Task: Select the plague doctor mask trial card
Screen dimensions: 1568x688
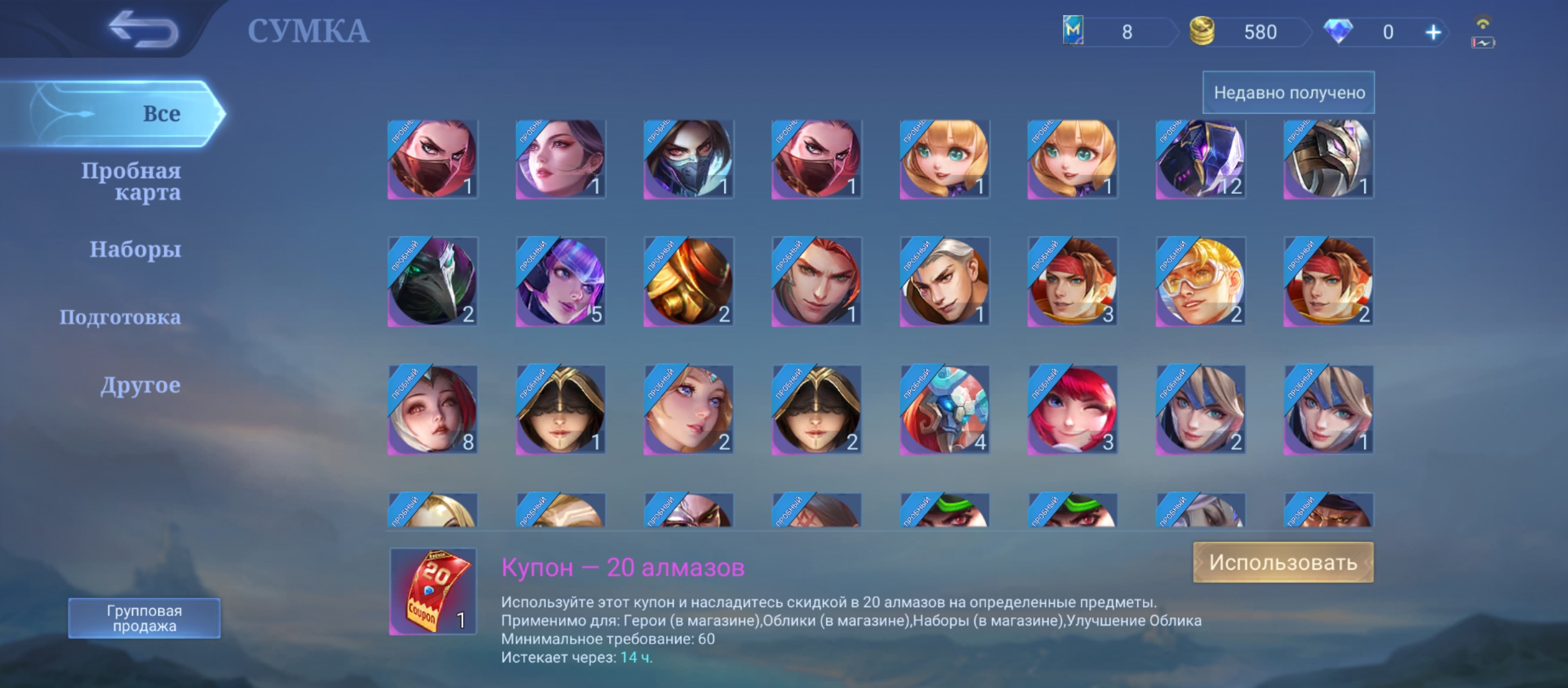Action: pyautogui.click(x=433, y=282)
